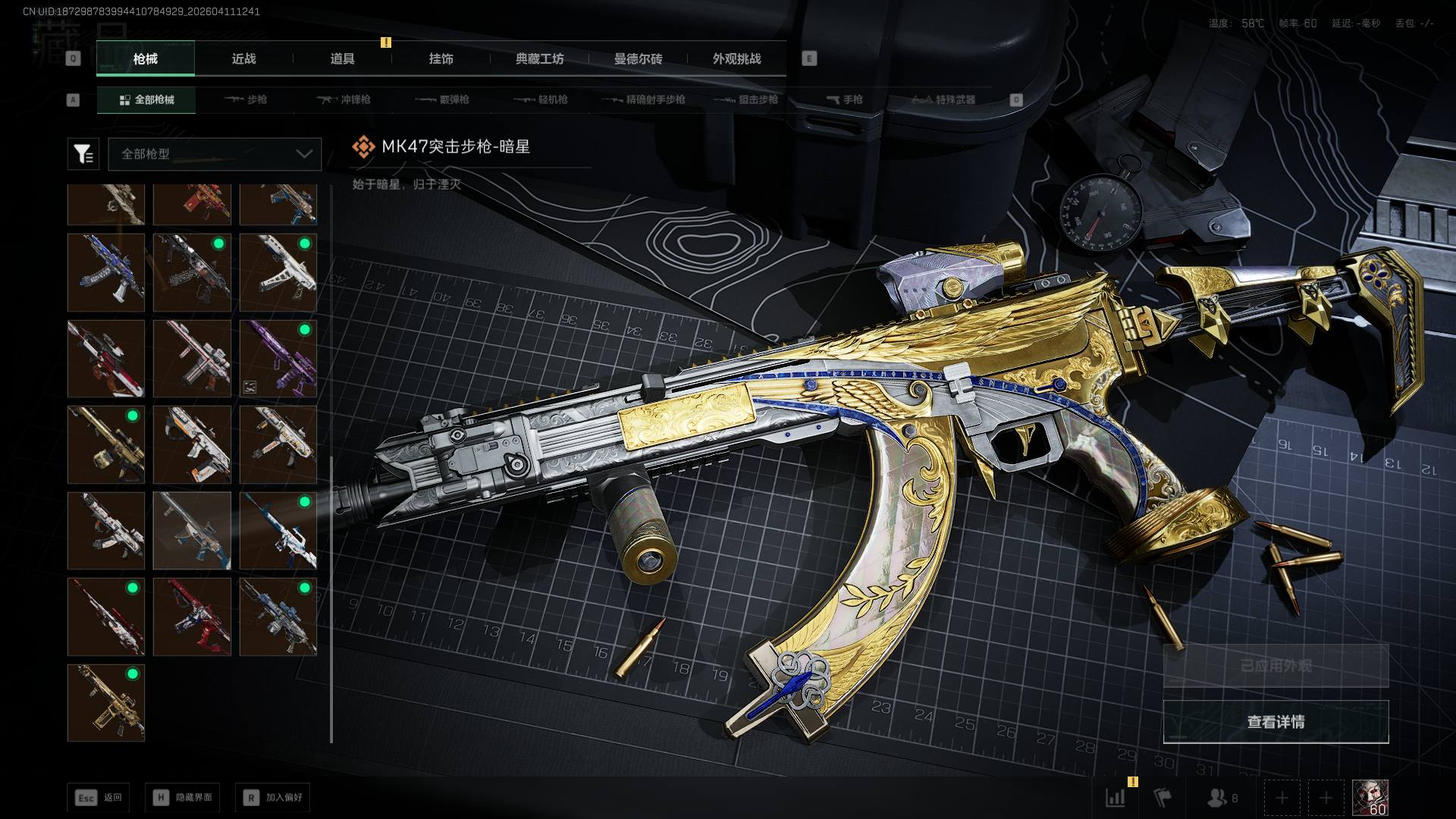1456x819 pixels.
Task: Add this skin to favorites with 加入偏好
Action: pos(273,797)
